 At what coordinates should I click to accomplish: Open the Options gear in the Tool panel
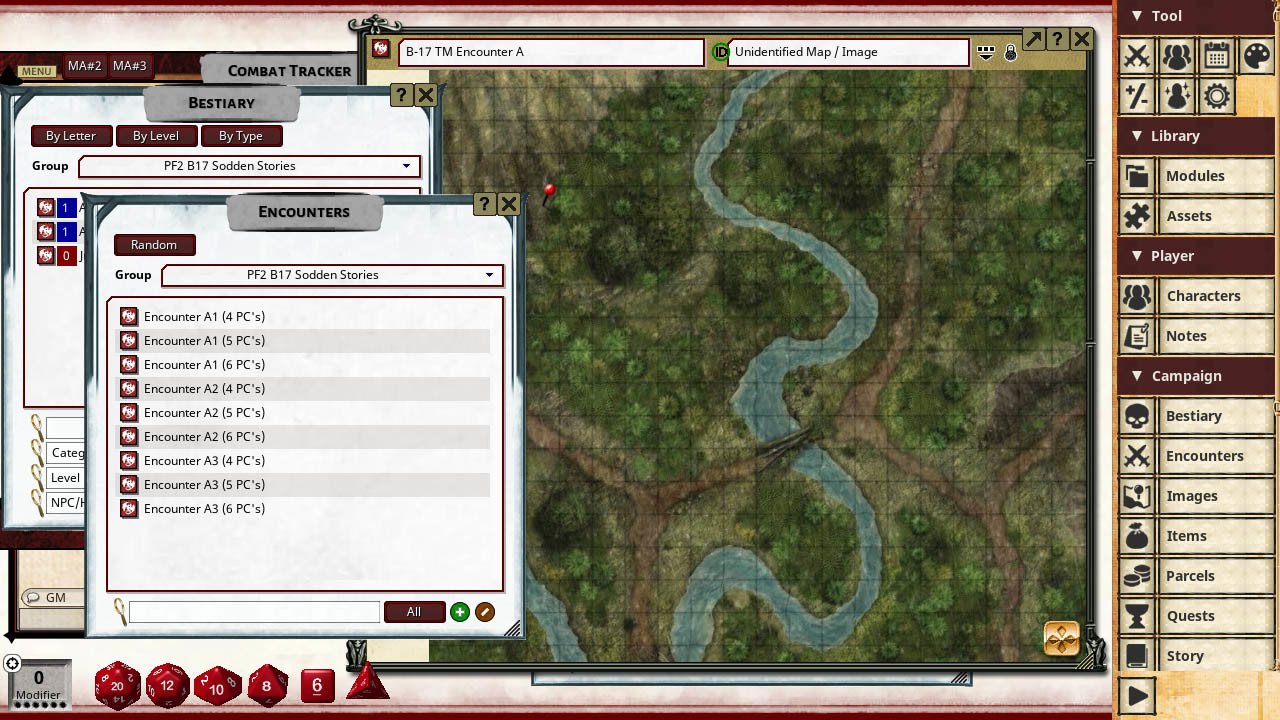coord(1217,96)
